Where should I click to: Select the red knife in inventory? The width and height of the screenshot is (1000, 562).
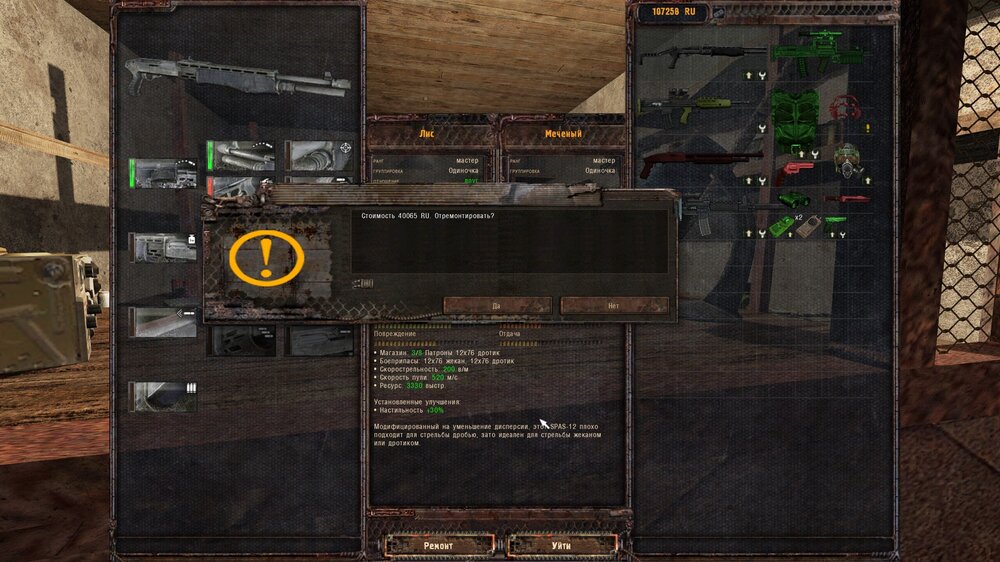point(846,199)
